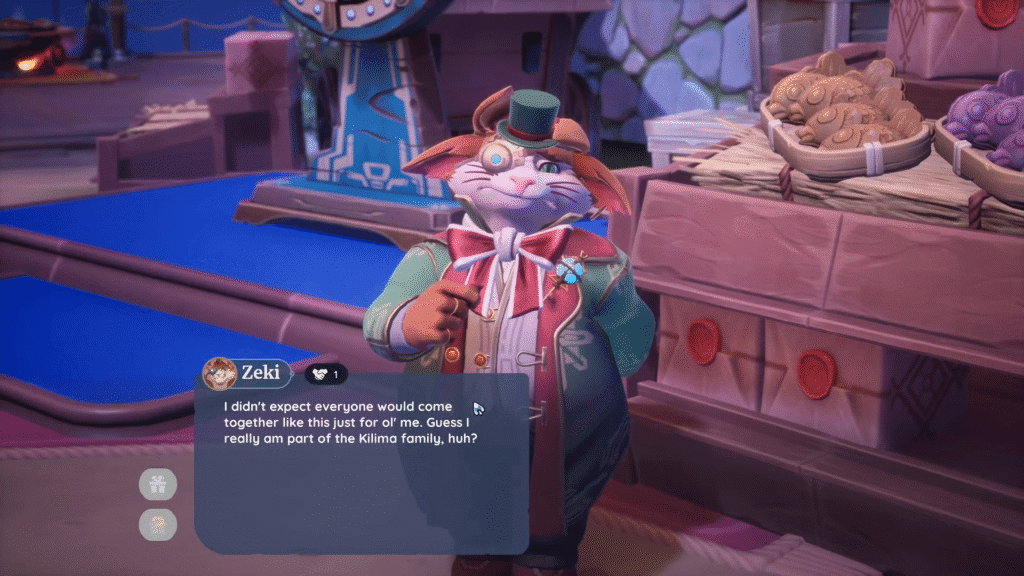This screenshot has width=1024, height=576.
Task: Click the question mark button beside the dialogue
Action: pos(158,523)
